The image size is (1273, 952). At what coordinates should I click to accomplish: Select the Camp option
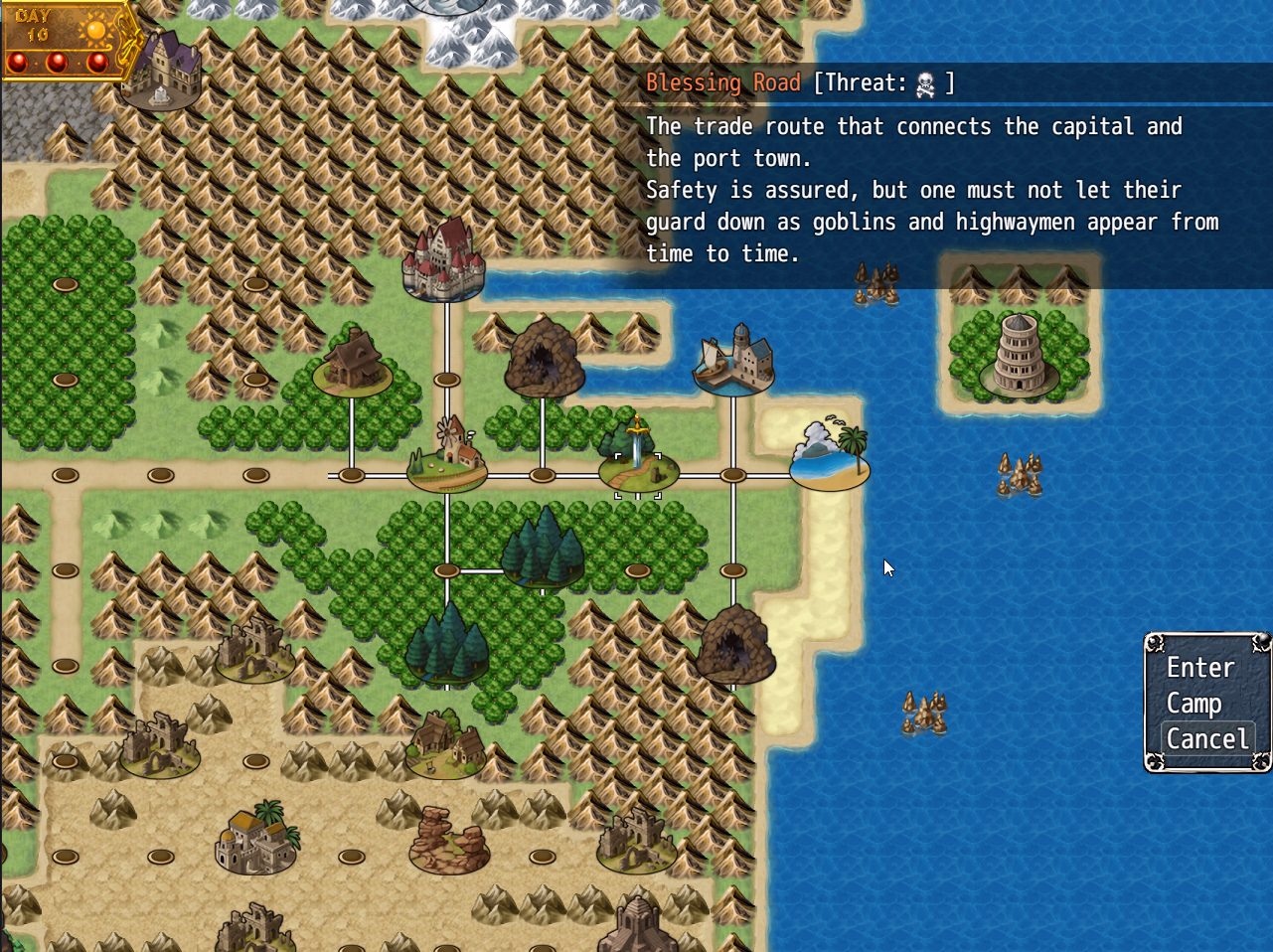(1193, 704)
